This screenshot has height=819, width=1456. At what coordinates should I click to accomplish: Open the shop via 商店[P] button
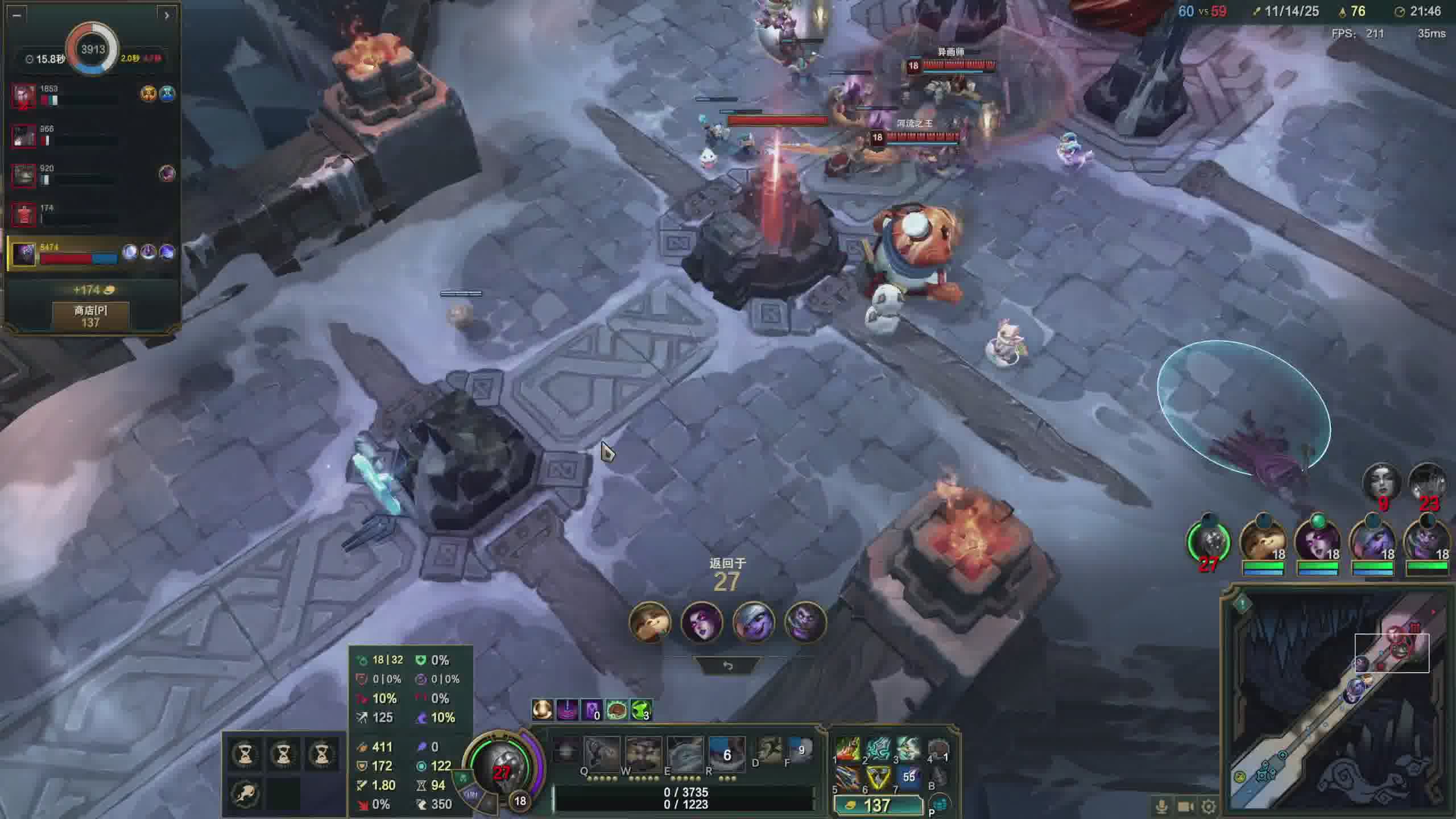tap(90, 316)
